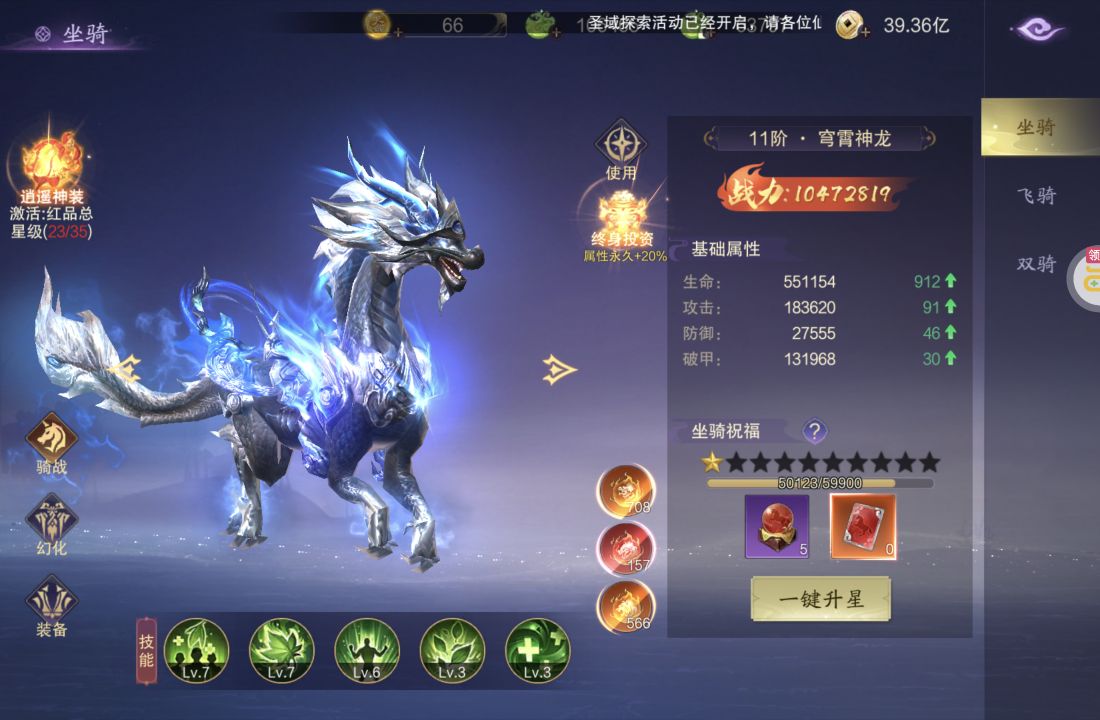Switch to the 双骑 tab
1100x720 pixels.
tap(1036, 264)
